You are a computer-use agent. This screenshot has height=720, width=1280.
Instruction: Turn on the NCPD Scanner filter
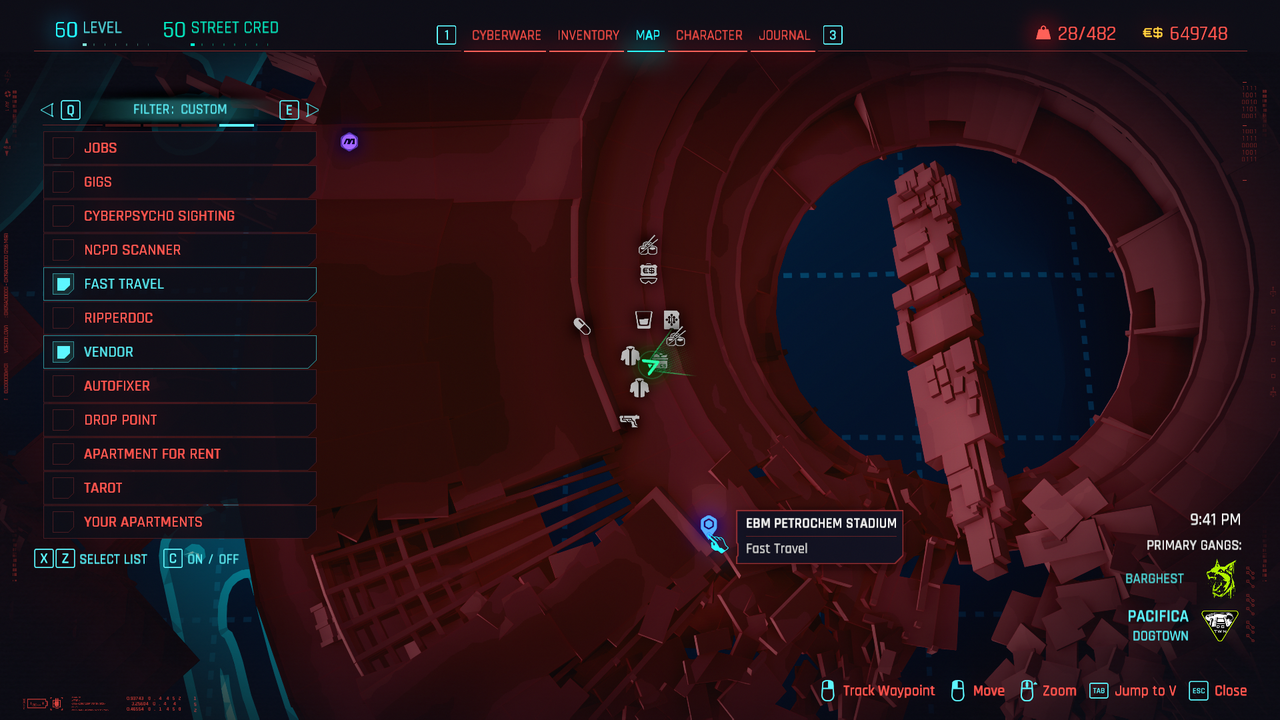point(64,250)
